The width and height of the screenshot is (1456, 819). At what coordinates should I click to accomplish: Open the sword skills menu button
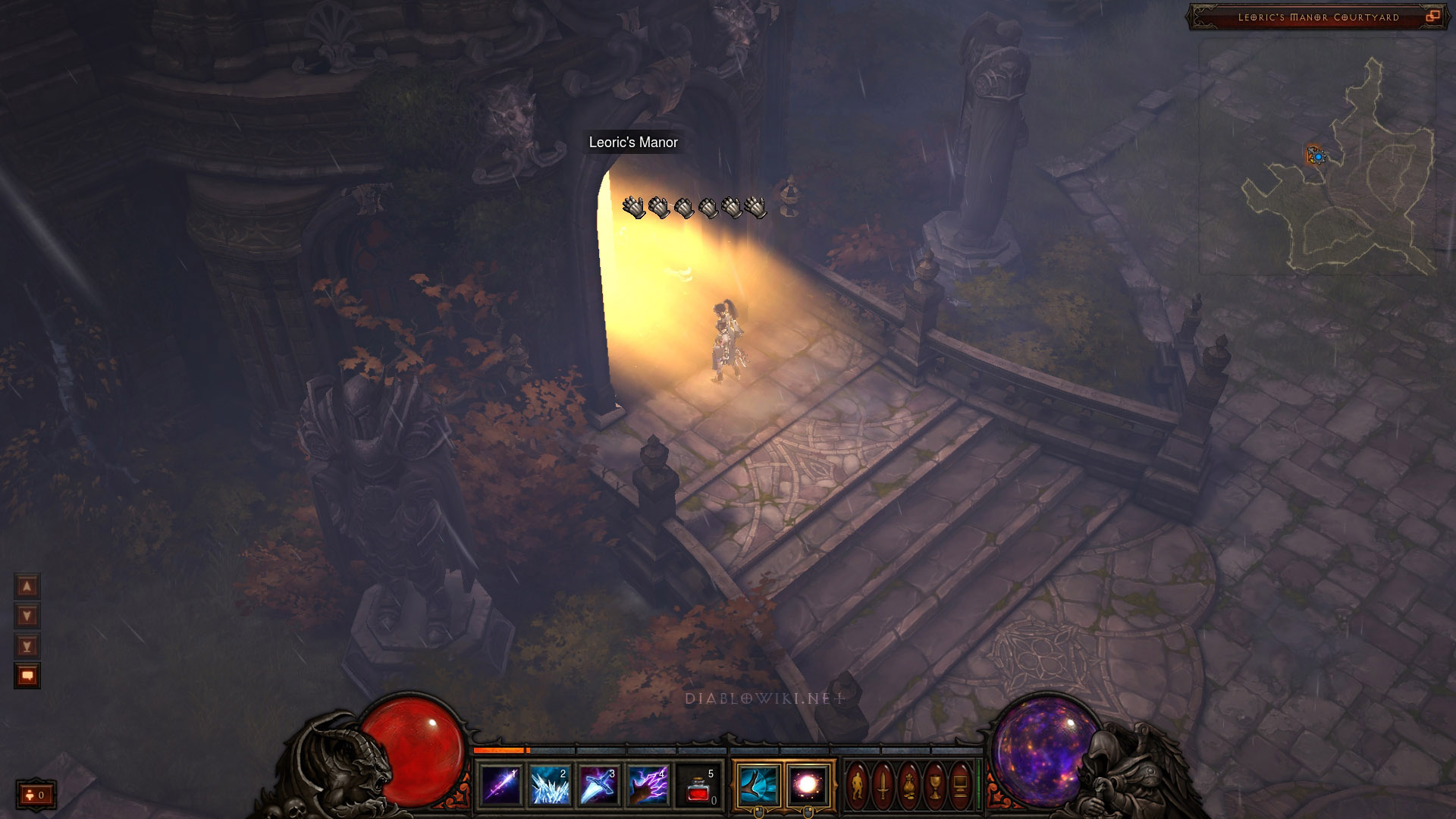click(883, 786)
